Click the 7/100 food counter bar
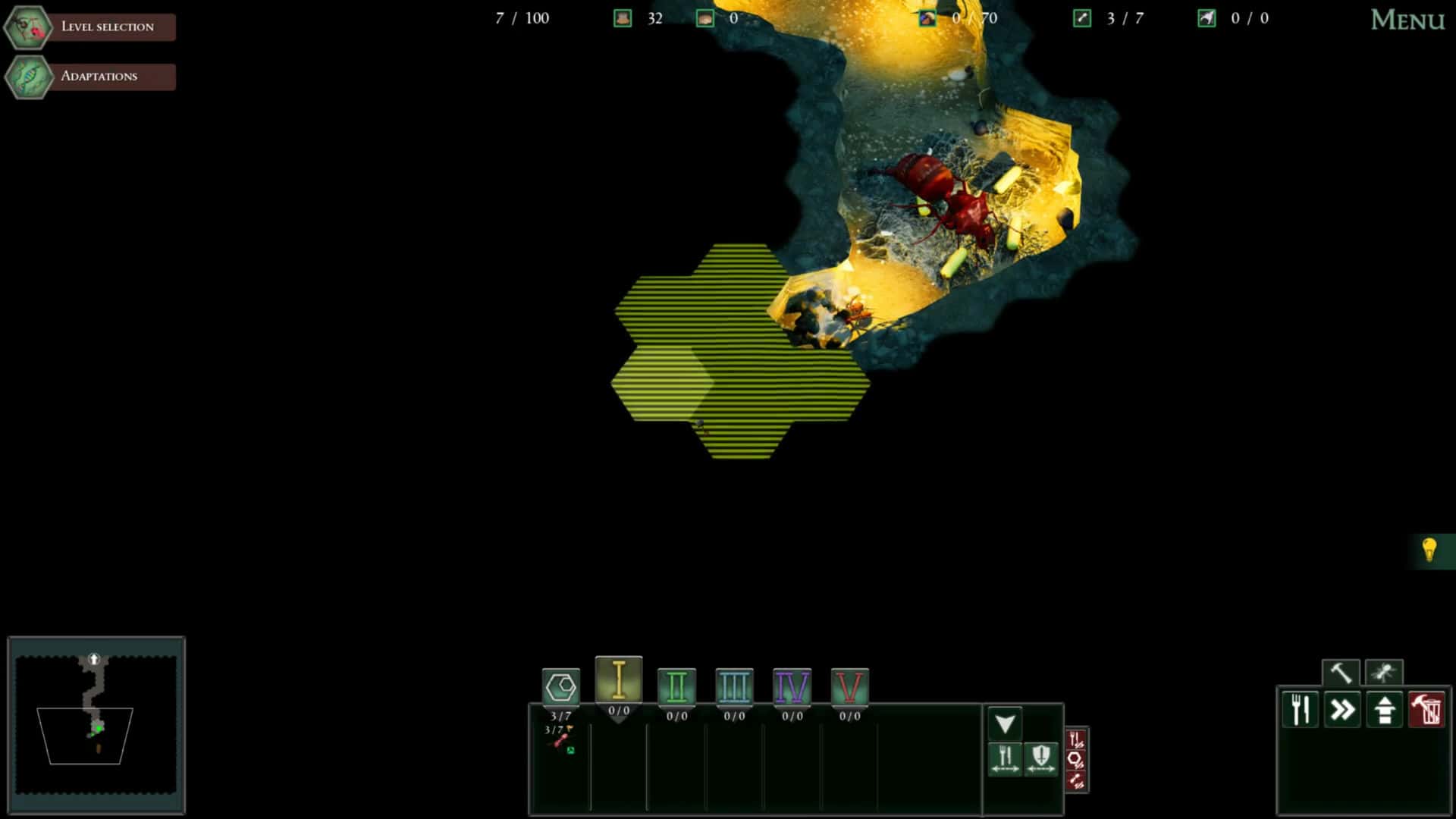Image resolution: width=1456 pixels, height=819 pixels. point(522,18)
